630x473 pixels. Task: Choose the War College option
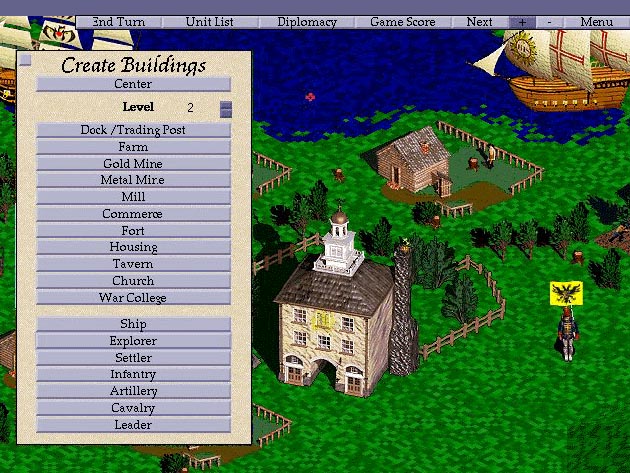coord(134,298)
